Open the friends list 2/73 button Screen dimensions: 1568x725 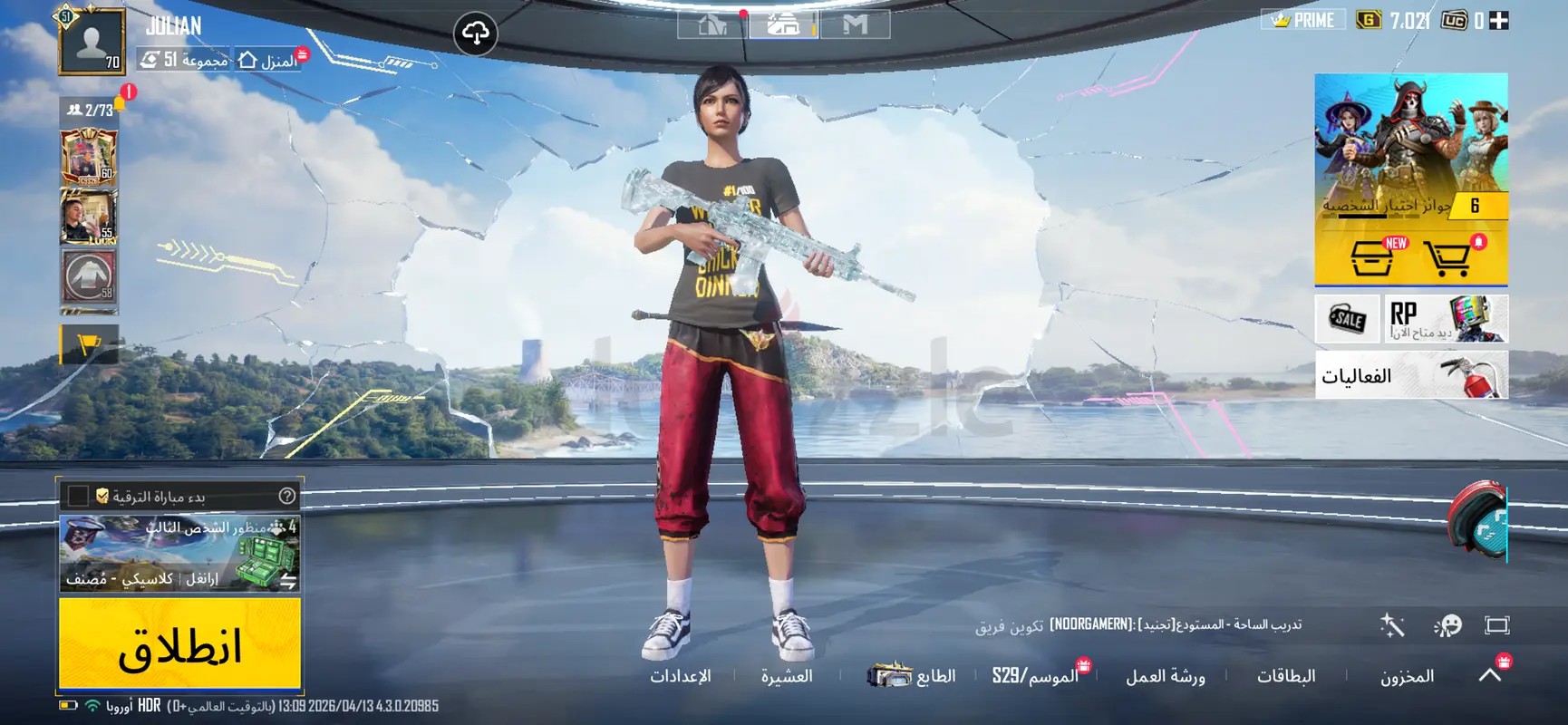coord(91,110)
